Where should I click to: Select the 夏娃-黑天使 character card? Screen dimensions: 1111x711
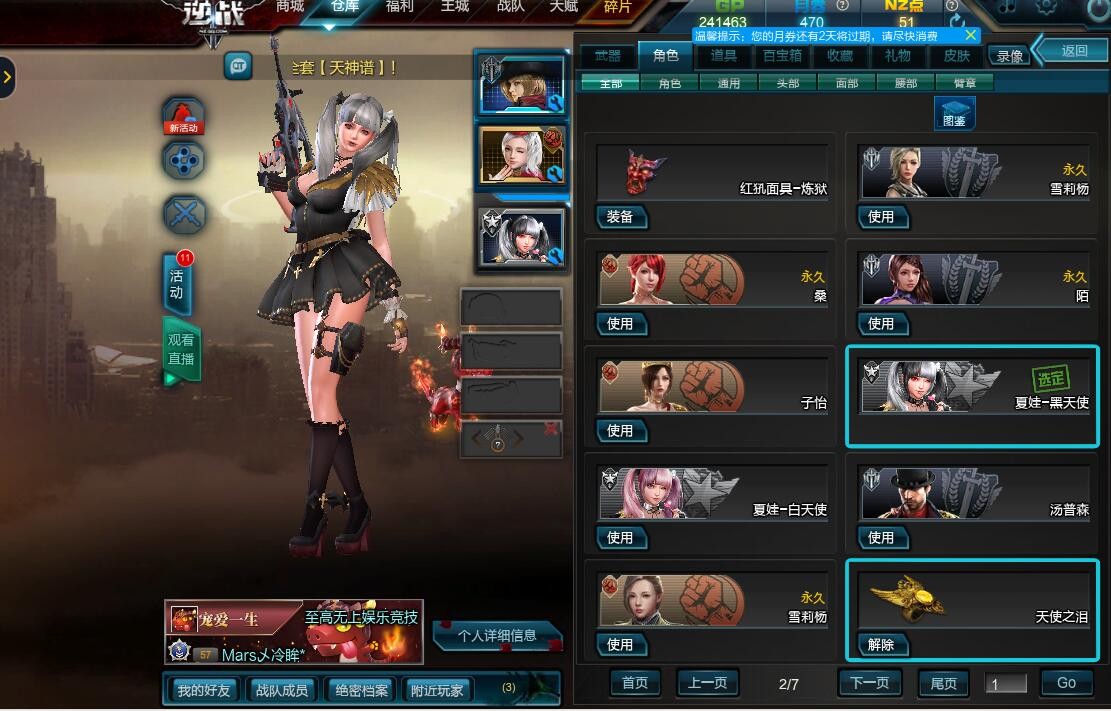tap(971, 396)
